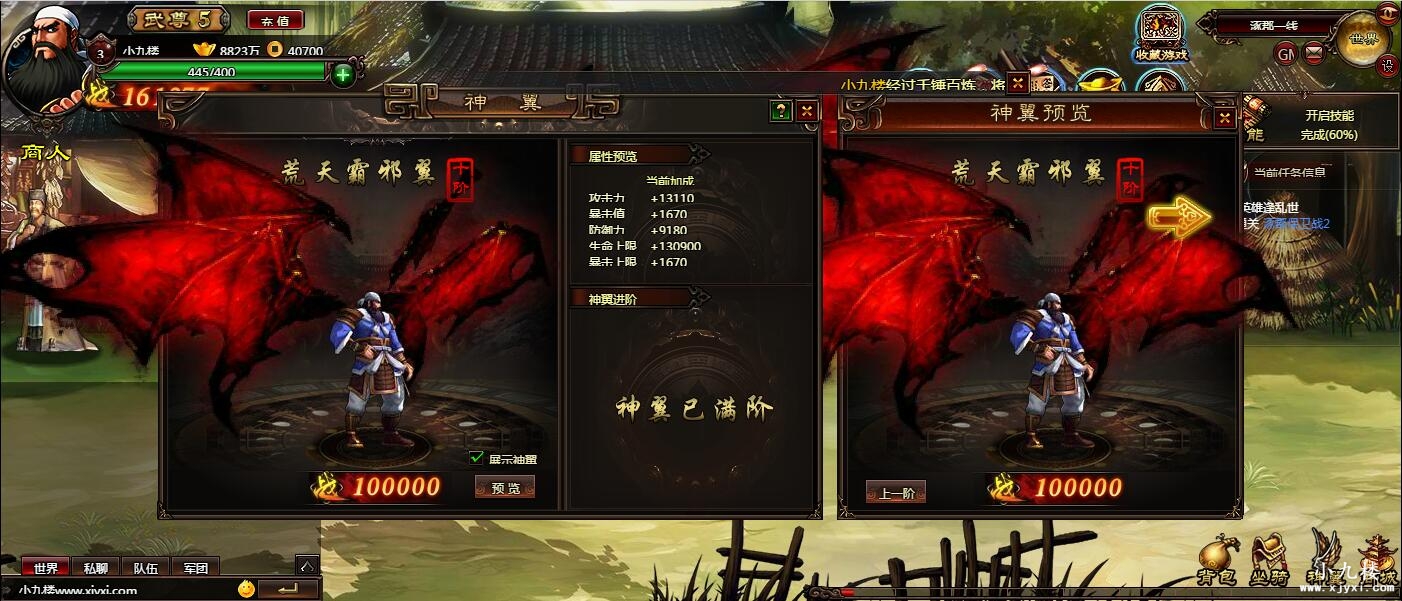Viewport: 1402px width, 601px height.
Task: Open the mail envelope icon
Action: [x=1314, y=54]
